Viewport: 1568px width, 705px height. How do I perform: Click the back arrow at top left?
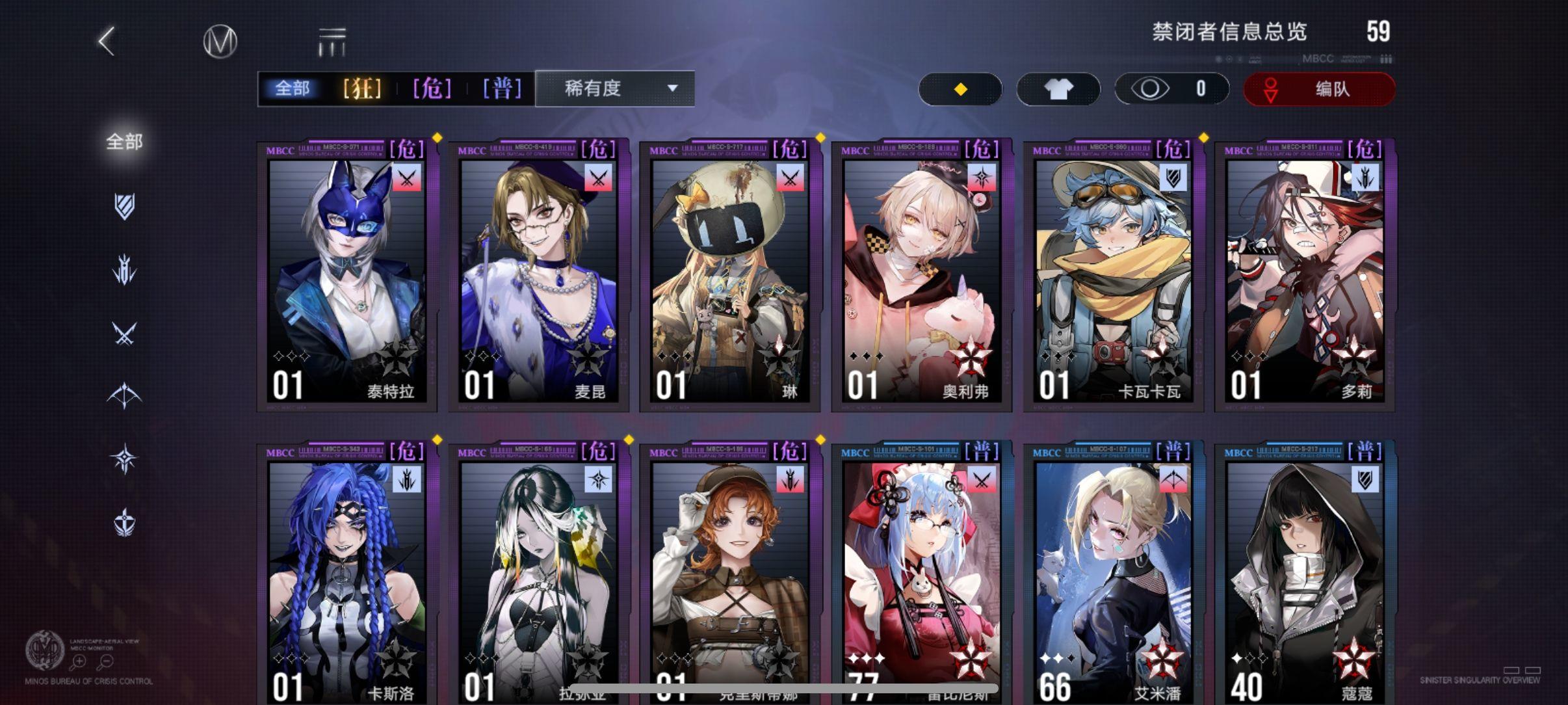[x=106, y=40]
